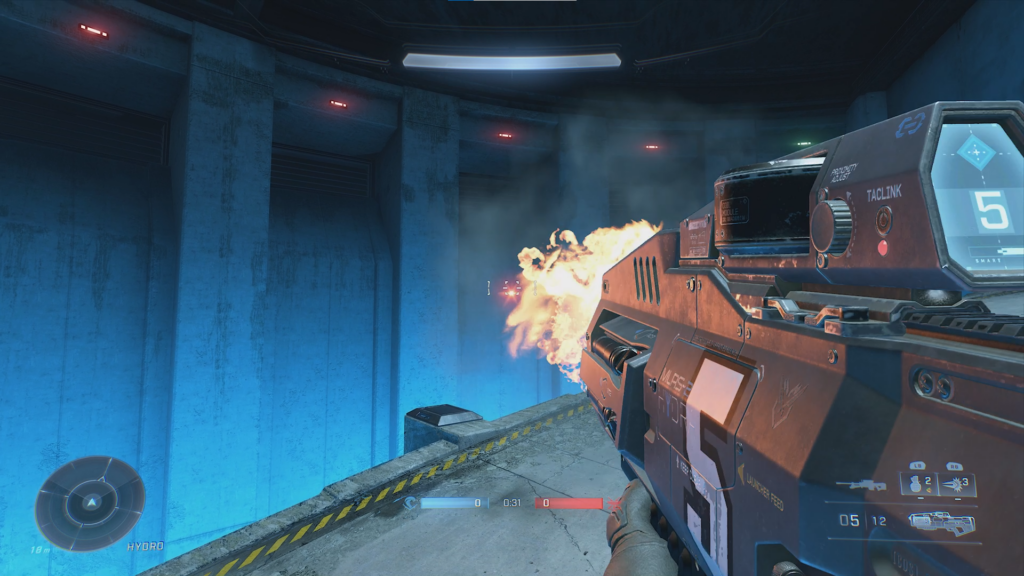Select the frag grenade slot
This screenshot has width=1024, height=576.
[919, 485]
